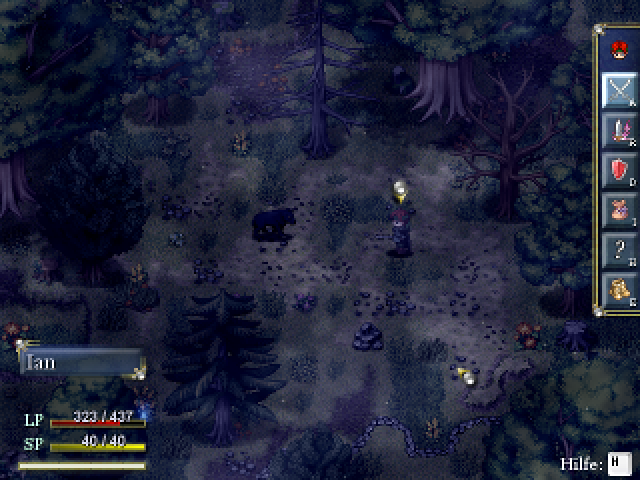Open the sword skill command
The width and height of the screenshot is (640, 480).
point(619,131)
